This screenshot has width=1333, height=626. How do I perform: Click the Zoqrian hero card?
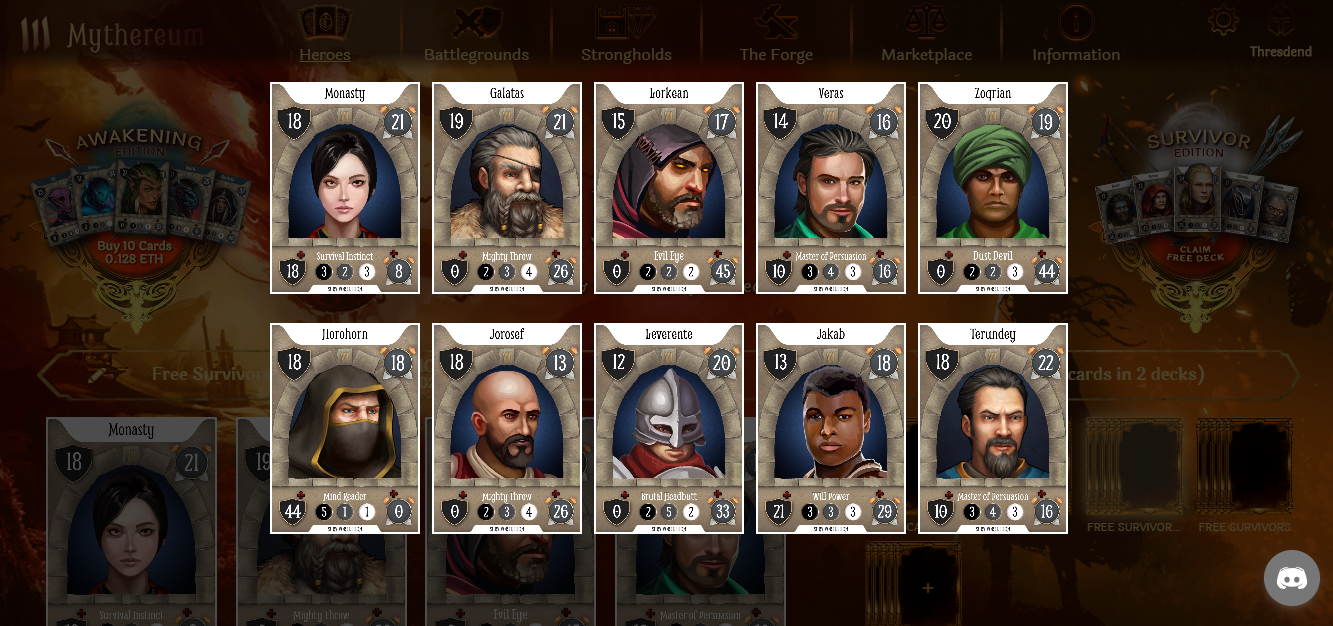click(x=993, y=188)
